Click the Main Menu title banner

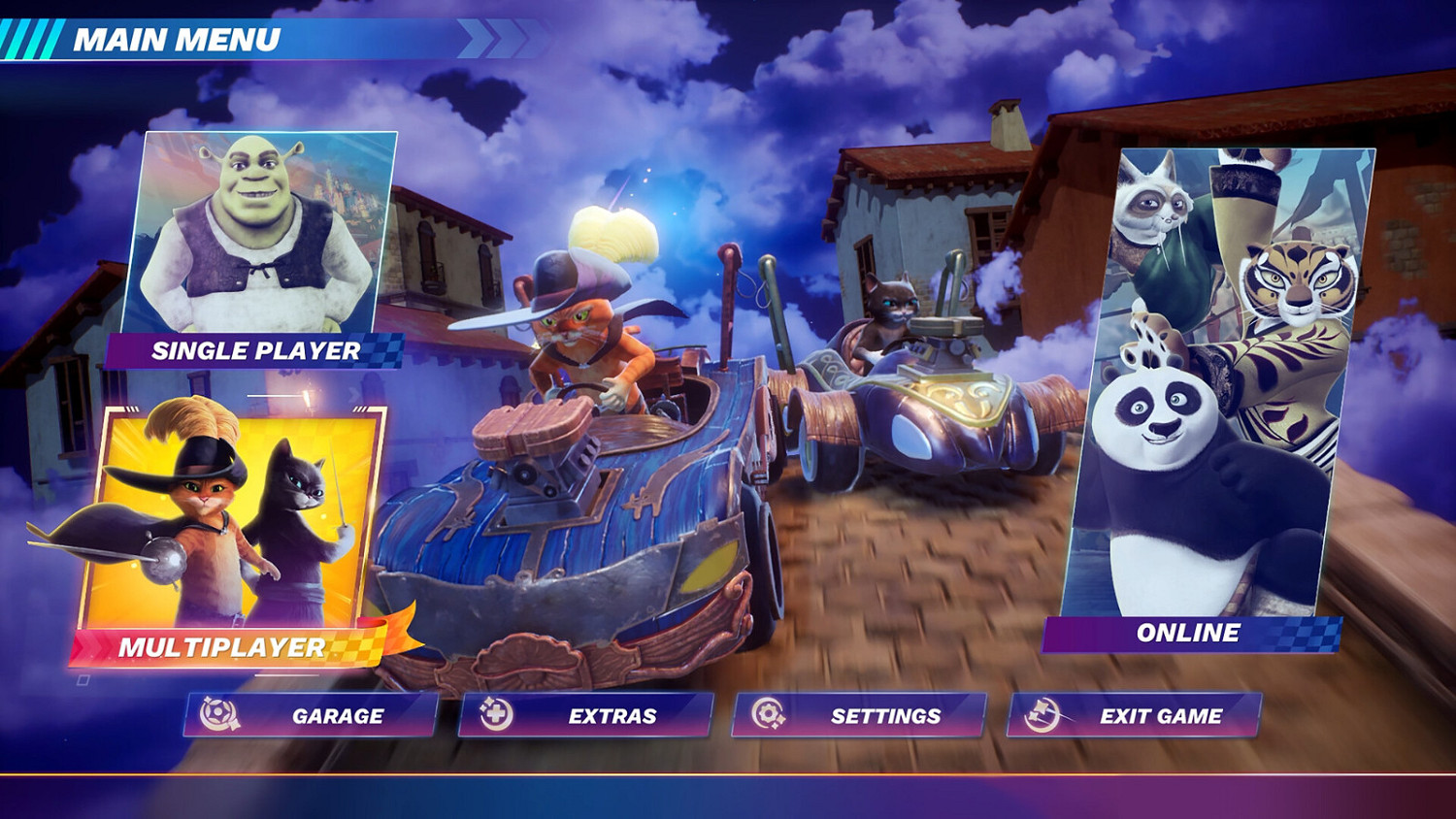coord(178,39)
